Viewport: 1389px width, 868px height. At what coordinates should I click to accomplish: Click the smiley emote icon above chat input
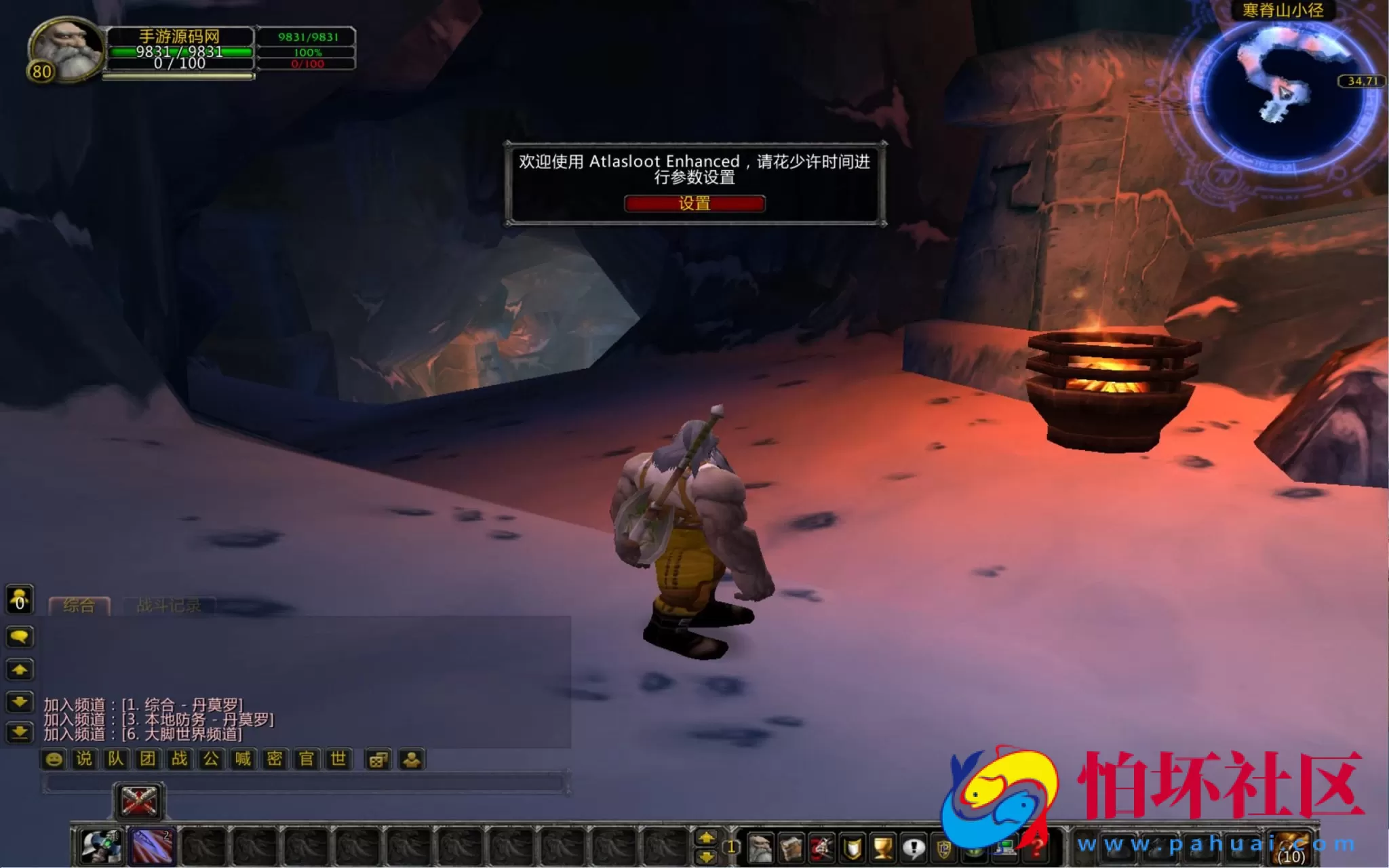click(53, 759)
